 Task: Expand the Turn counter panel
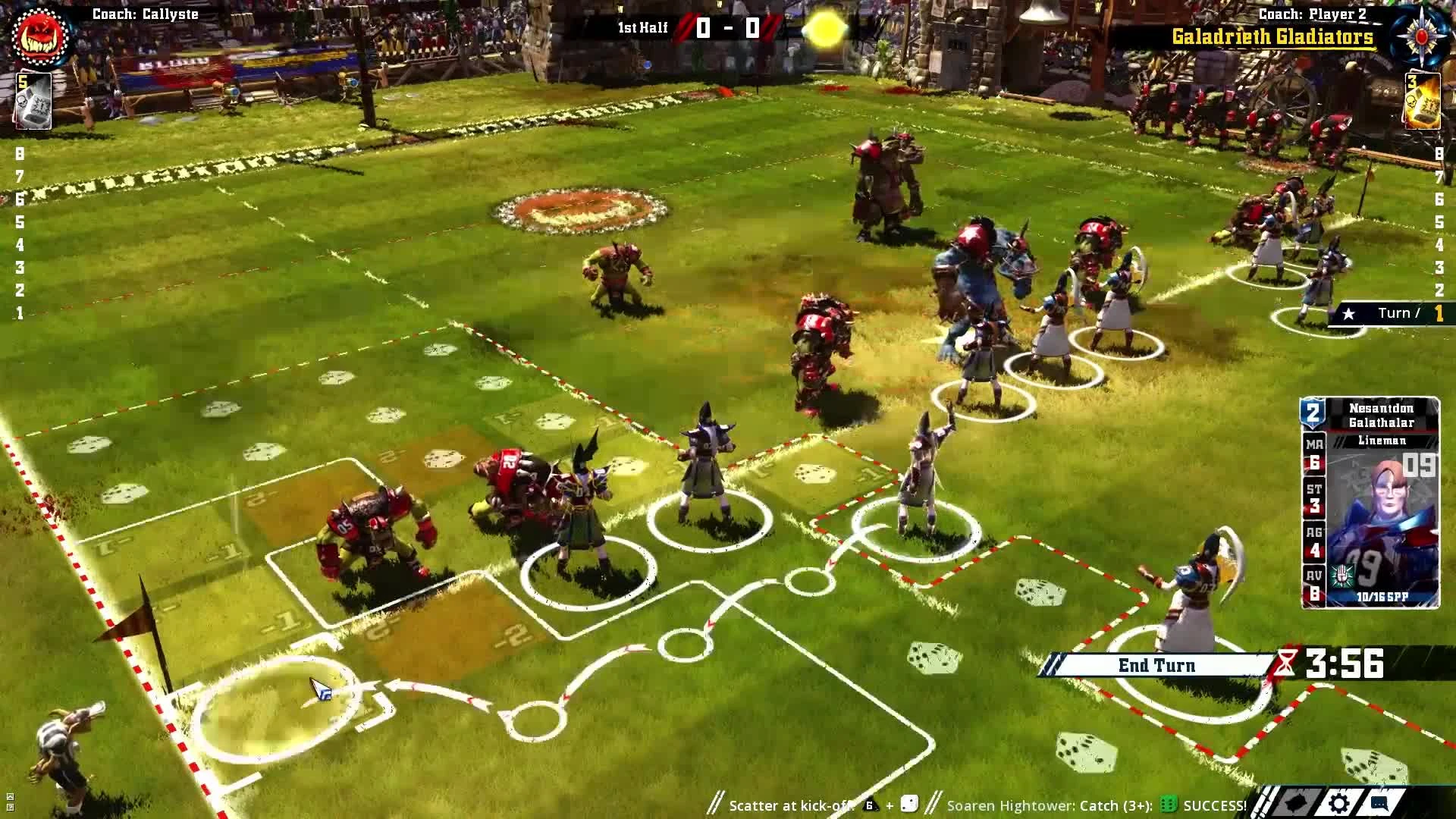pyautogui.click(x=1398, y=312)
